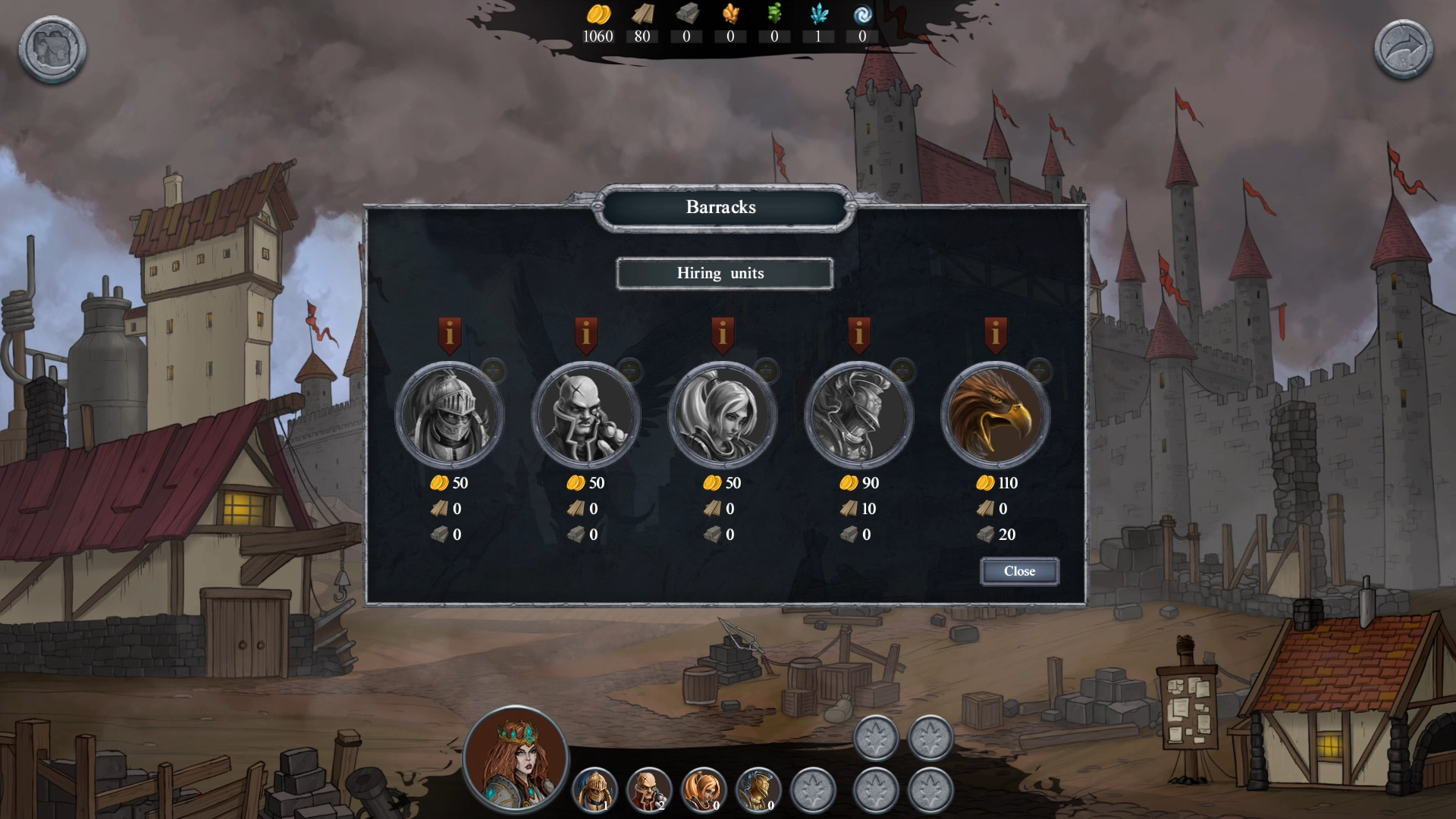This screenshot has height=819, width=1456.
Task: Close the Barracks window
Action: [x=1019, y=571]
